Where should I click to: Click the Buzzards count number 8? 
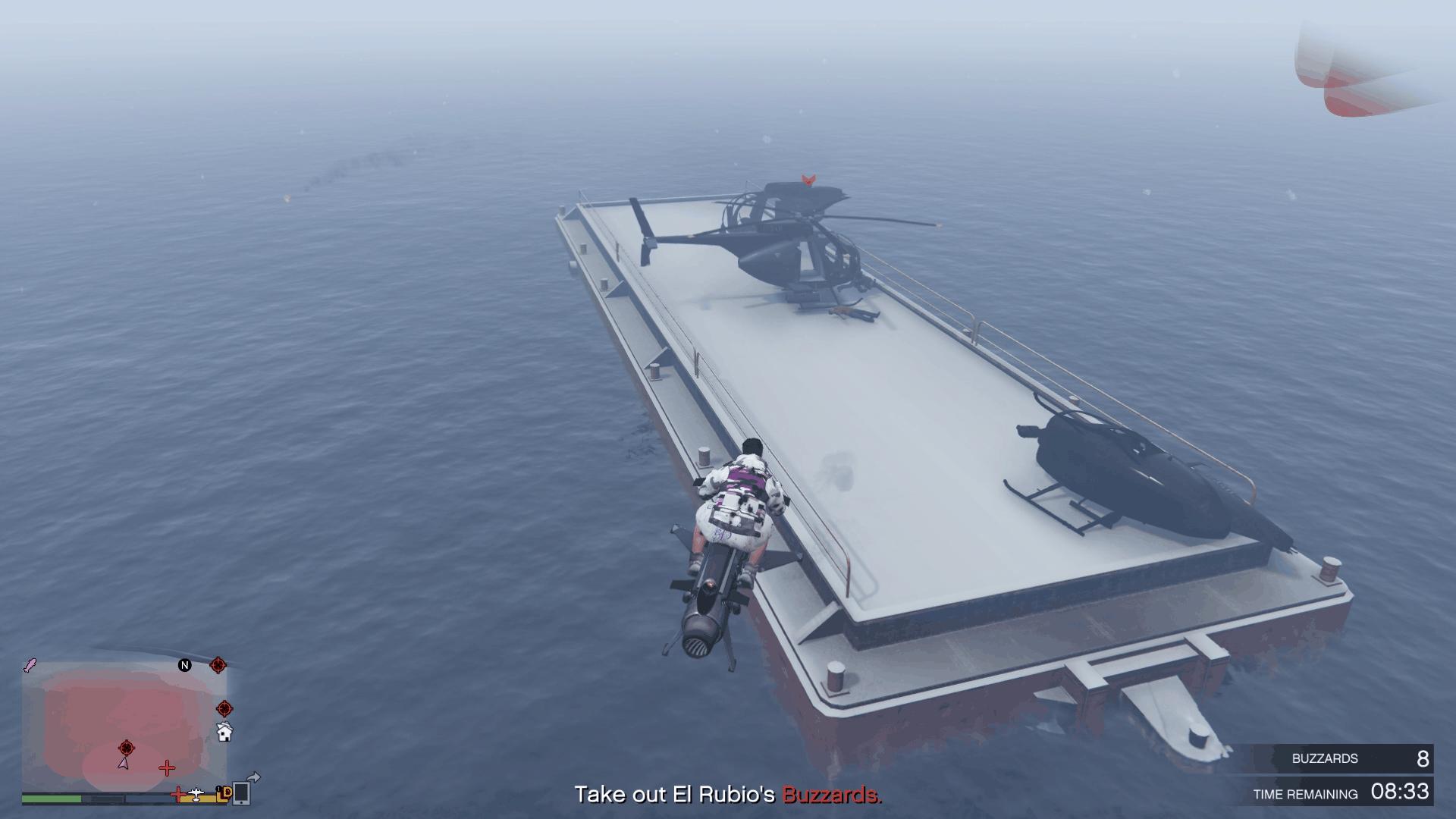point(1424,758)
